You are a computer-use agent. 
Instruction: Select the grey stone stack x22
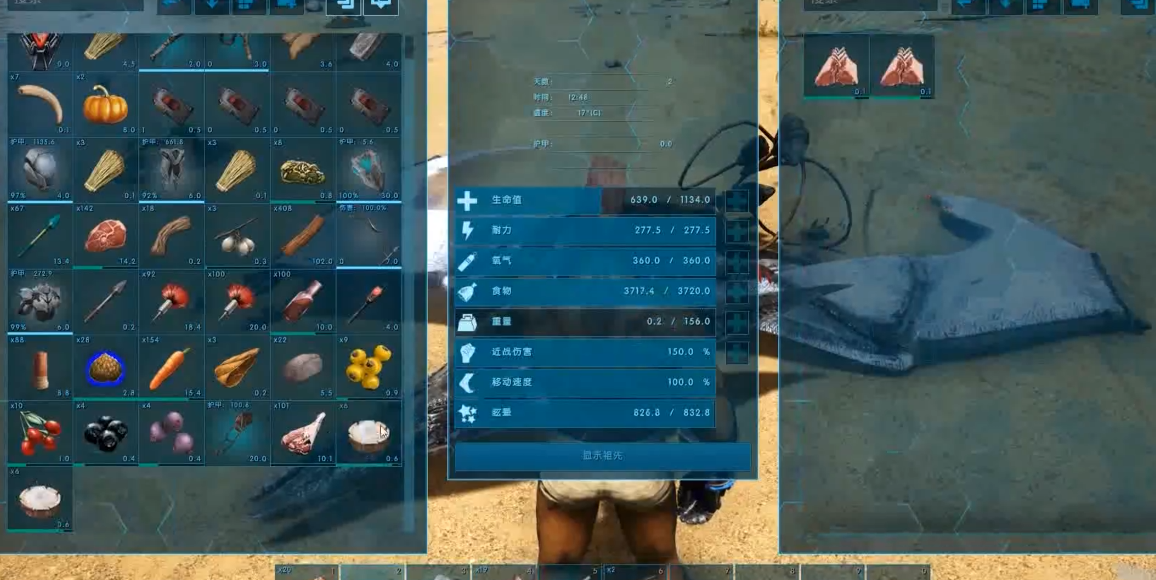(x=302, y=367)
